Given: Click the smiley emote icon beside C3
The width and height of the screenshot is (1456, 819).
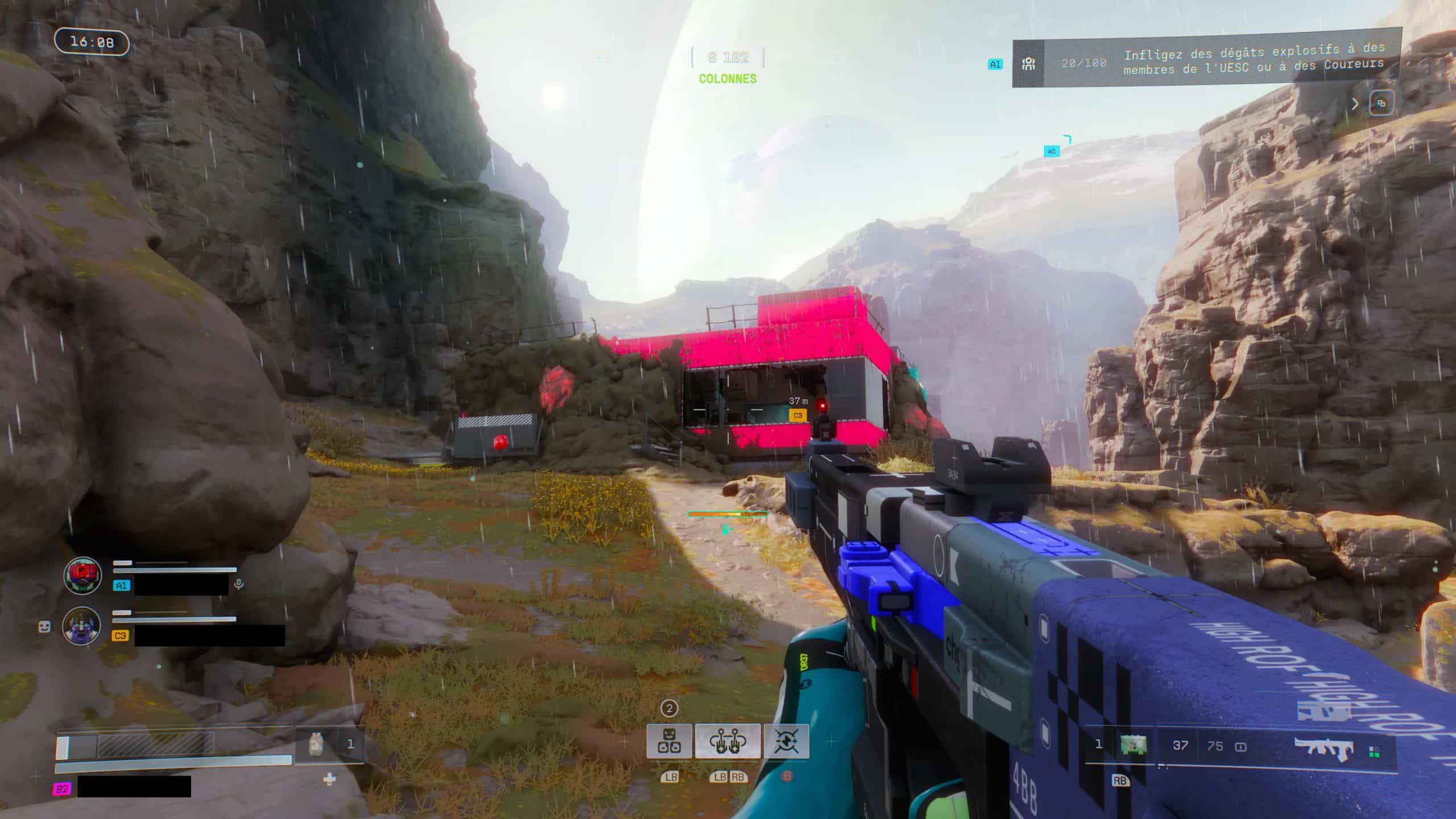Looking at the screenshot, I should point(44,626).
